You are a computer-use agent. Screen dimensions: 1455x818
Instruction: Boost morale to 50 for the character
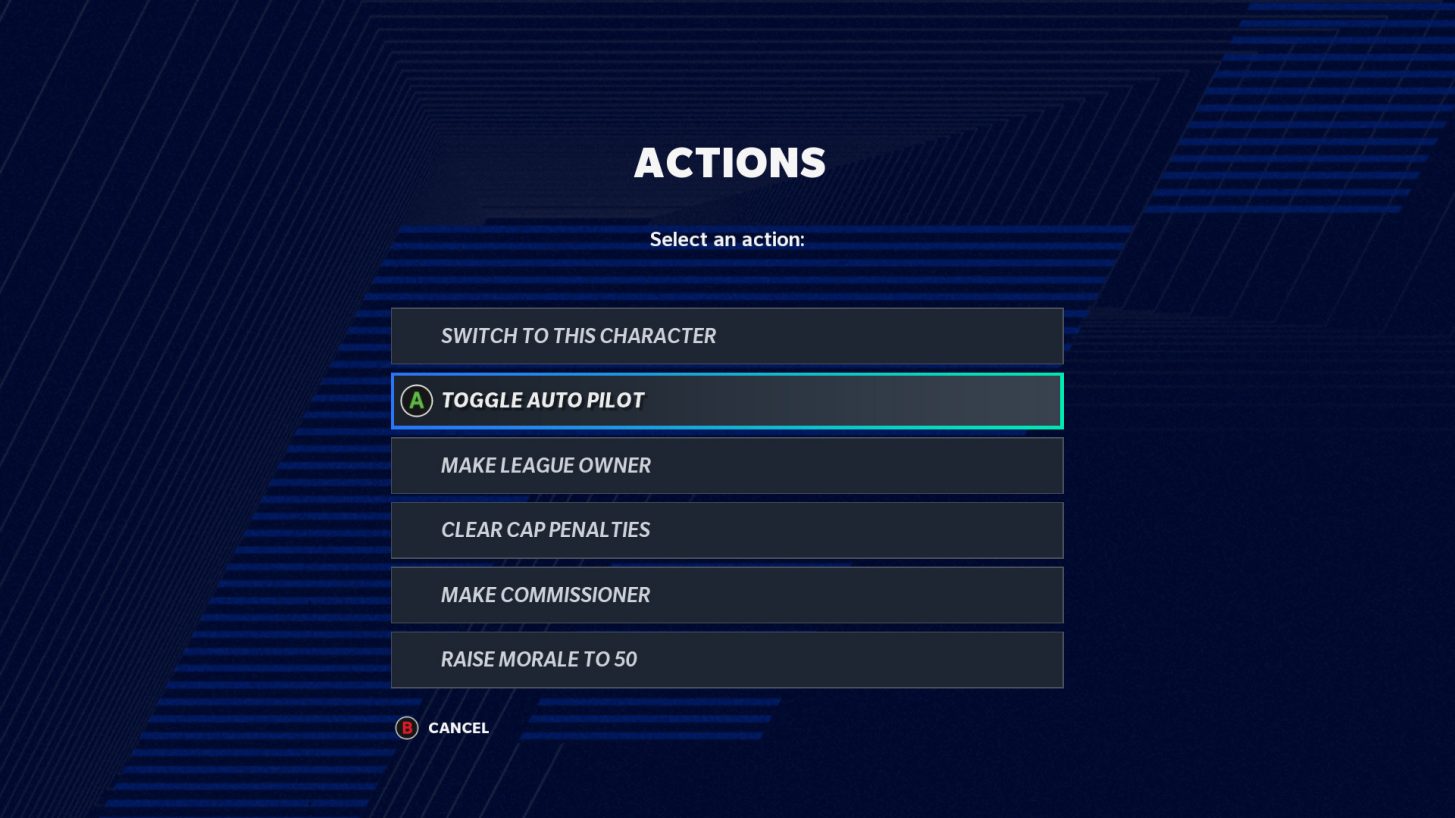(727, 659)
